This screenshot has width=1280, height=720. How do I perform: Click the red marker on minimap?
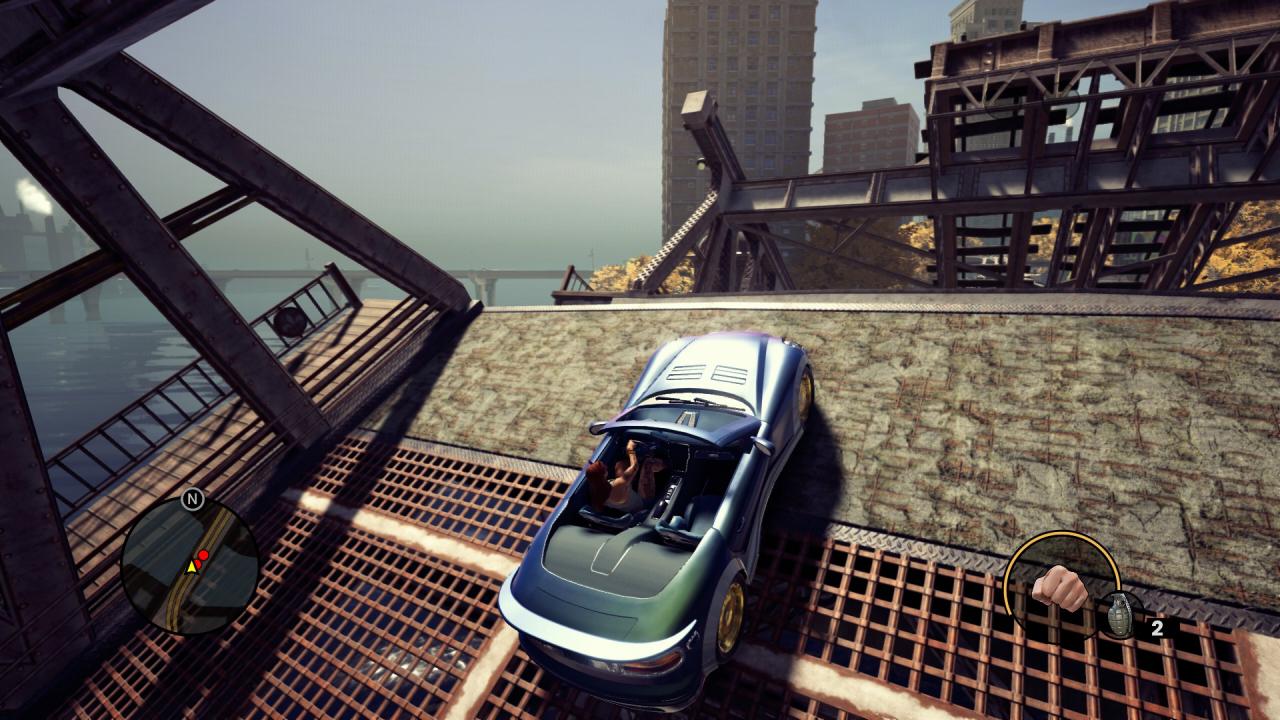(x=203, y=555)
